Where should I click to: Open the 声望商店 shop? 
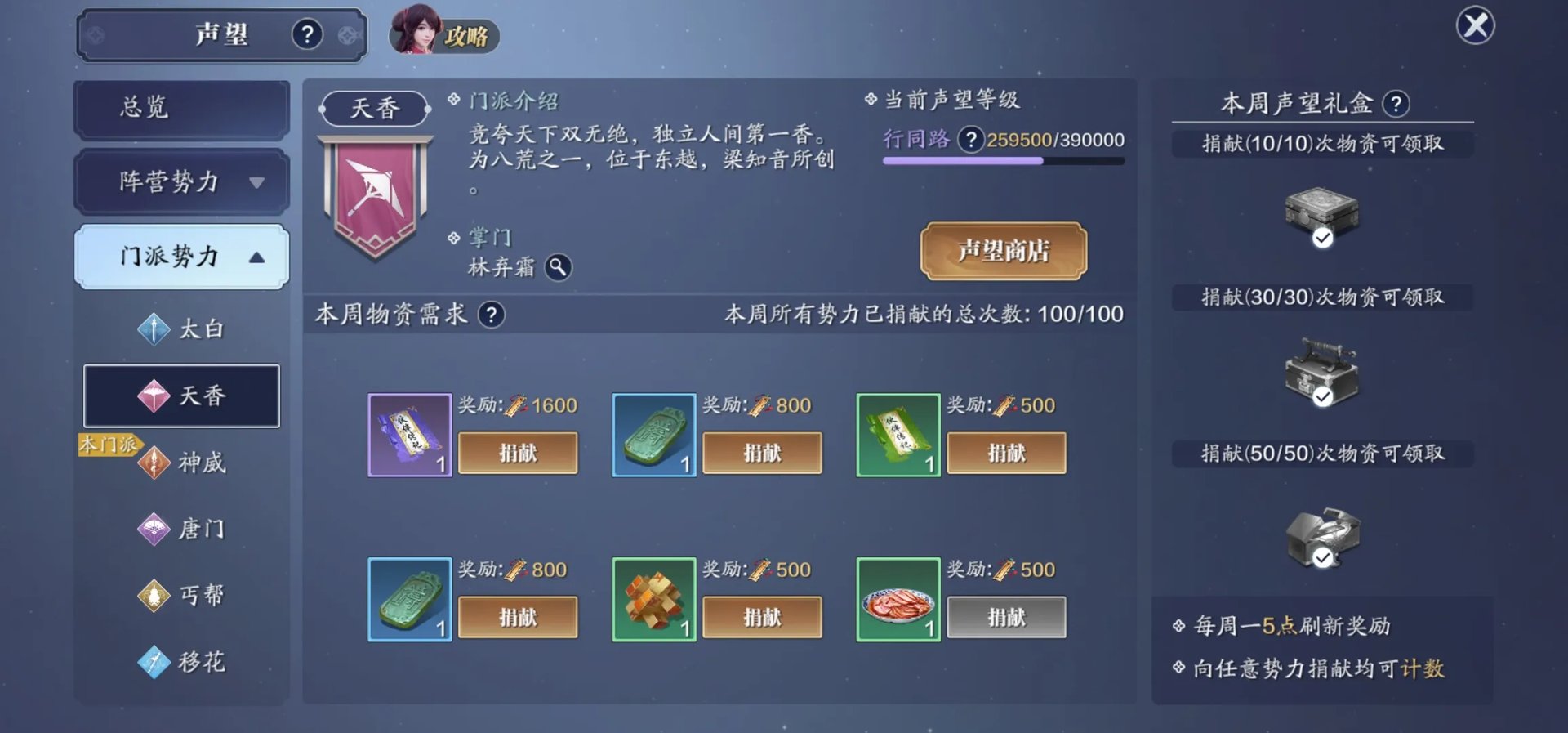pos(1004,253)
